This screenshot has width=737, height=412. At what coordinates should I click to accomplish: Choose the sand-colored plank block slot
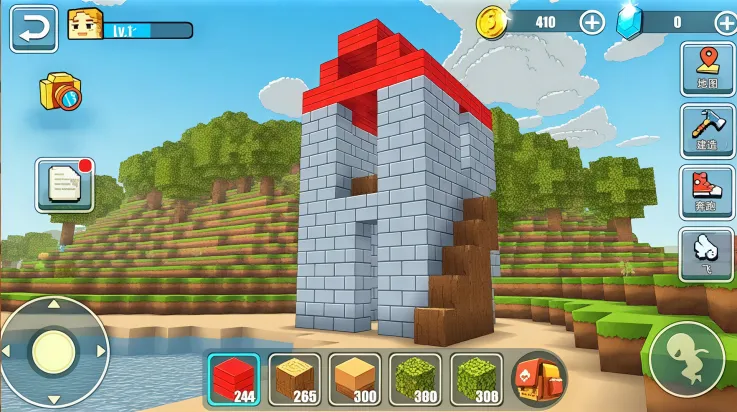click(x=355, y=380)
